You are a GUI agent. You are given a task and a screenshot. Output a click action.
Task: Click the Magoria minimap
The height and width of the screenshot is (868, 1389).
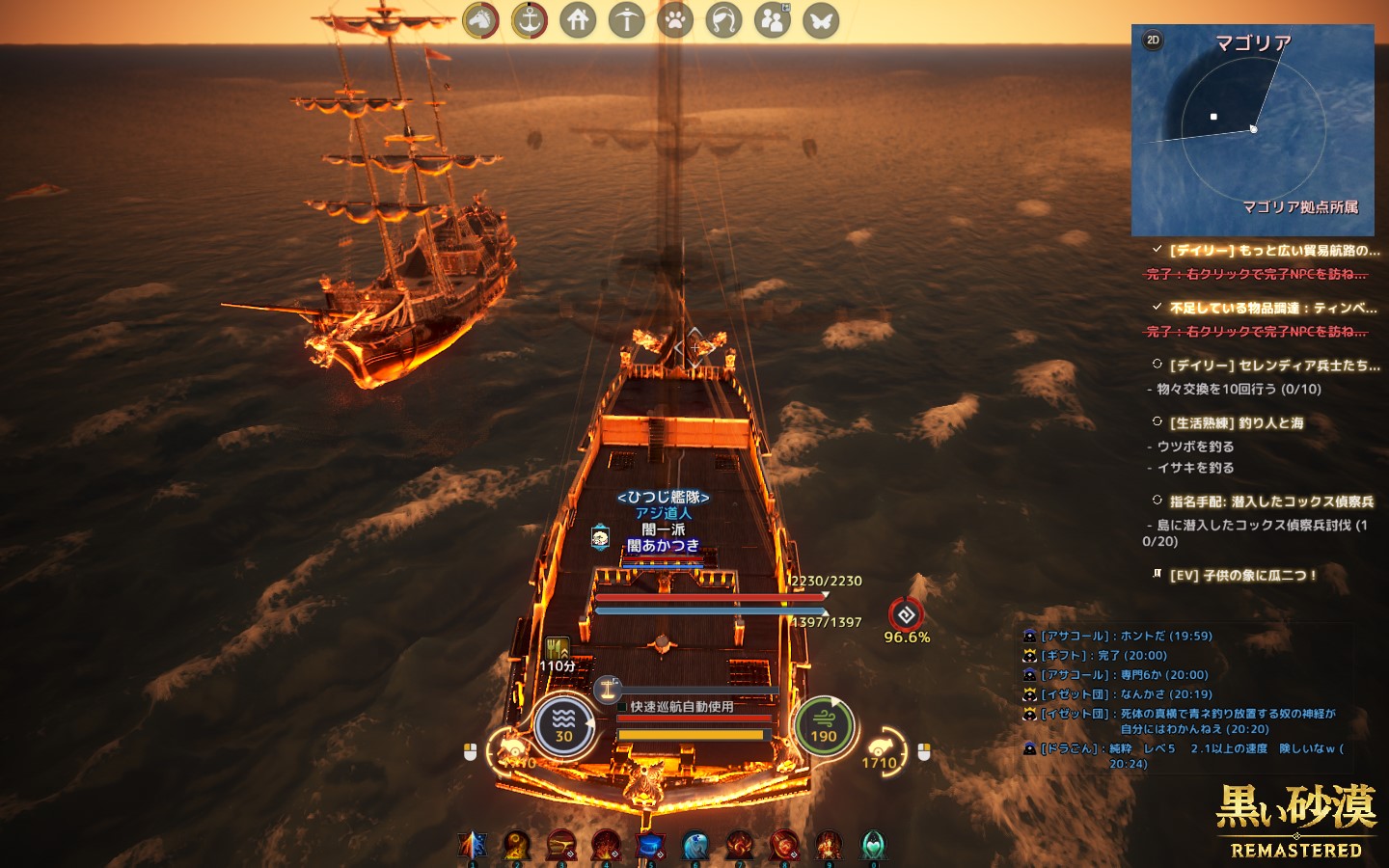point(1252,130)
